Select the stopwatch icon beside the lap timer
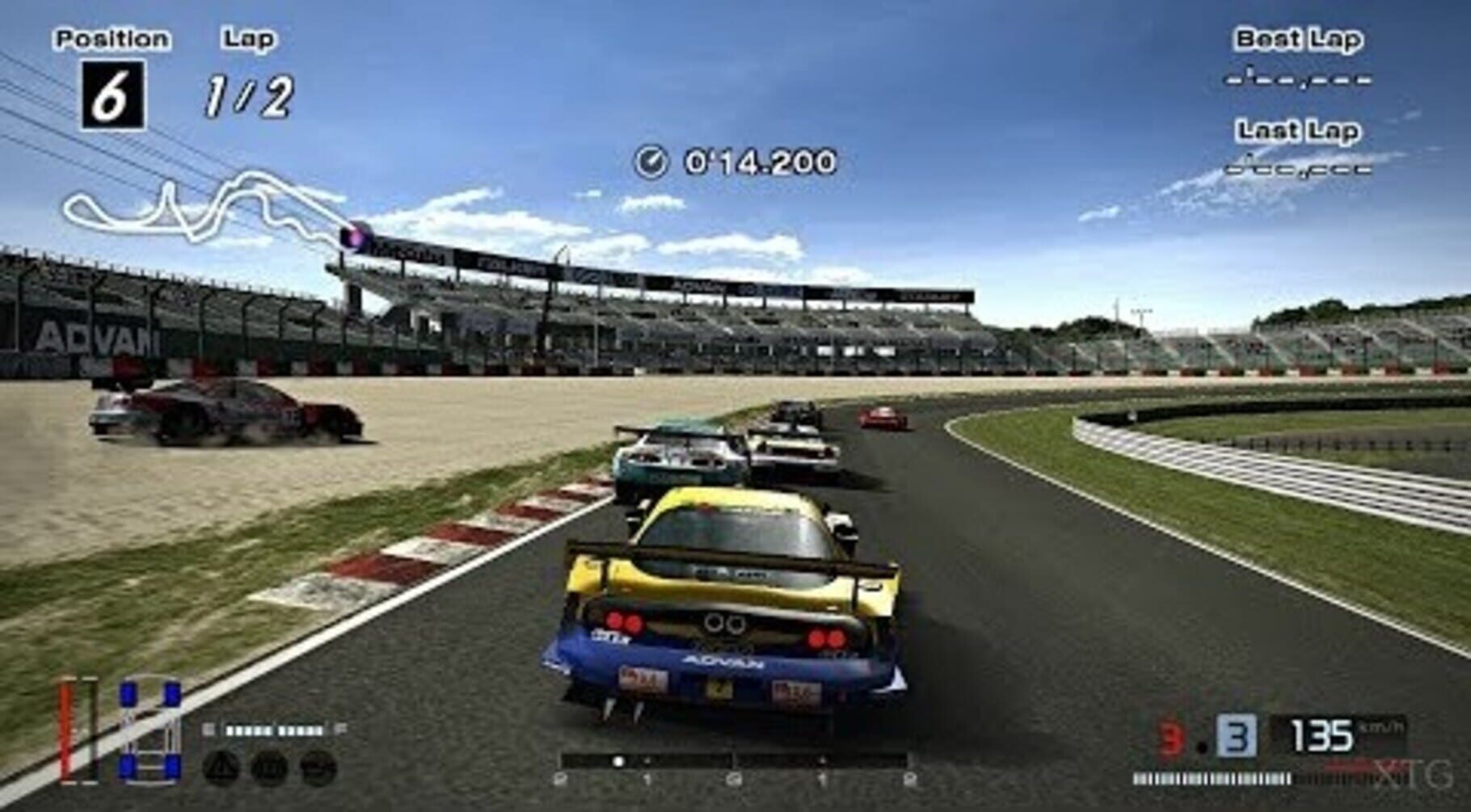This screenshot has height=812, width=1471. pyautogui.click(x=650, y=162)
